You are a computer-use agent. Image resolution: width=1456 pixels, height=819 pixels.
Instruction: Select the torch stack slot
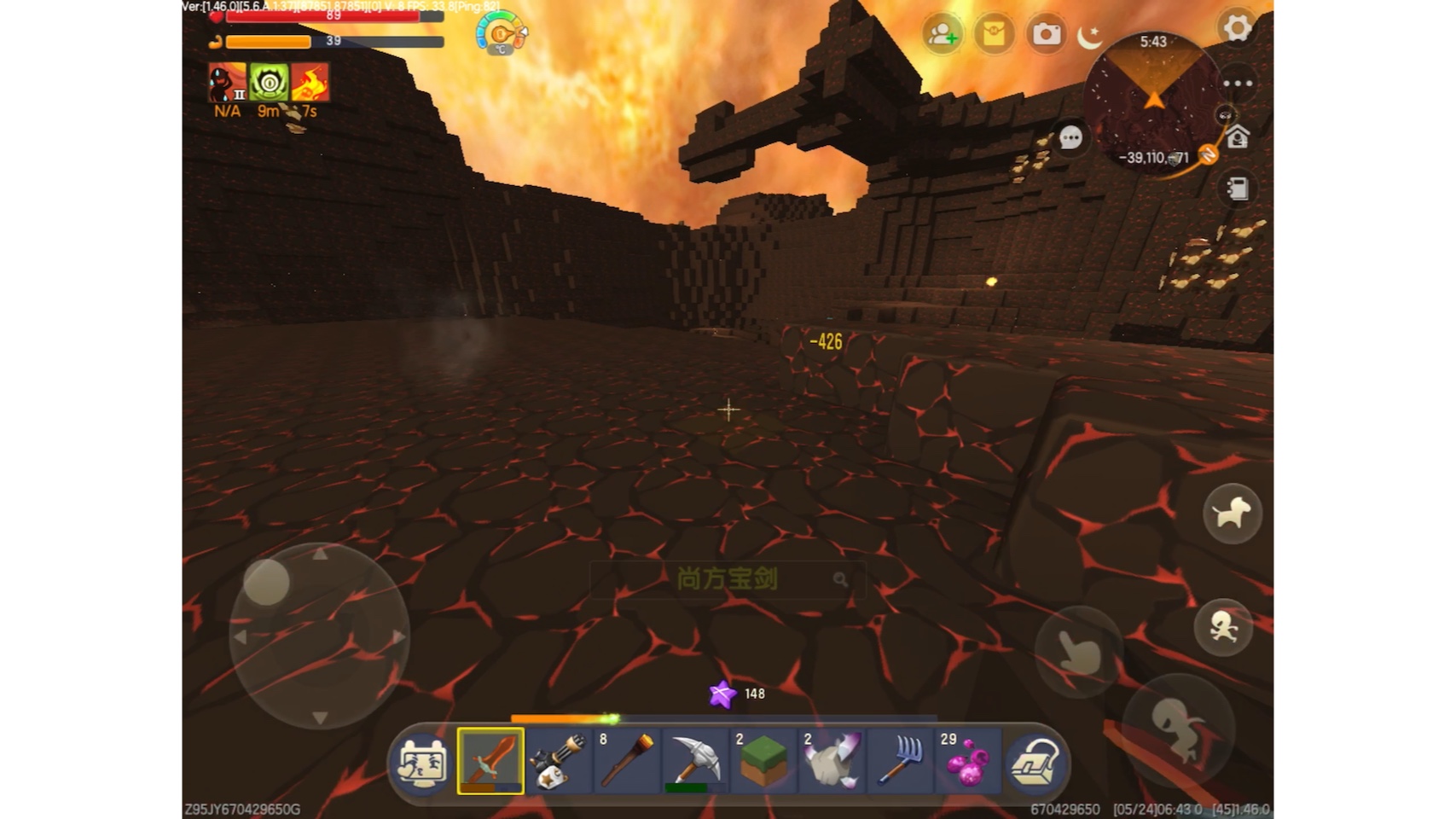(x=627, y=761)
